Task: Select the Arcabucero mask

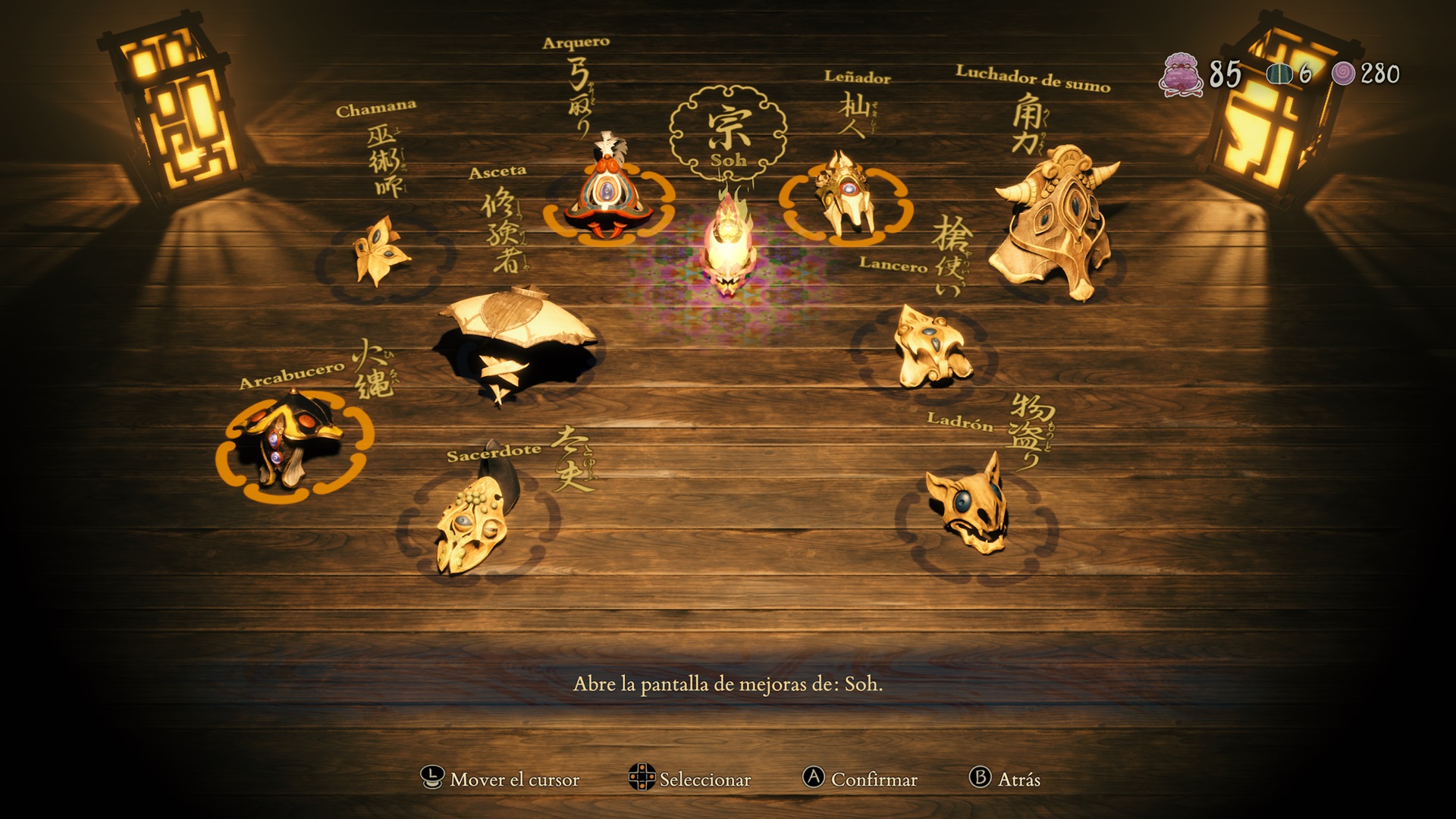Action: coord(291,442)
